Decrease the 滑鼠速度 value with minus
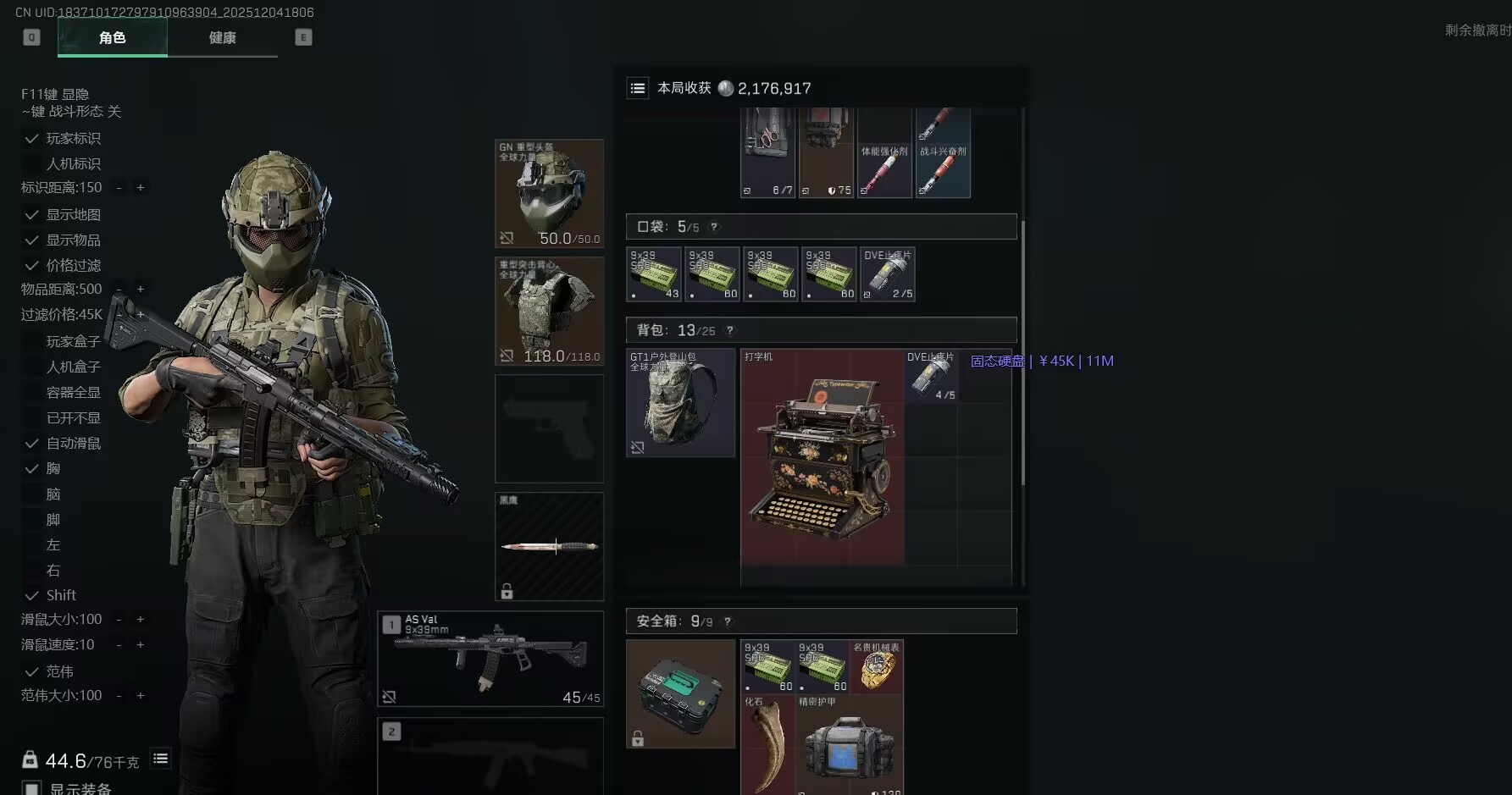This screenshot has width=1512, height=795. pyautogui.click(x=119, y=645)
